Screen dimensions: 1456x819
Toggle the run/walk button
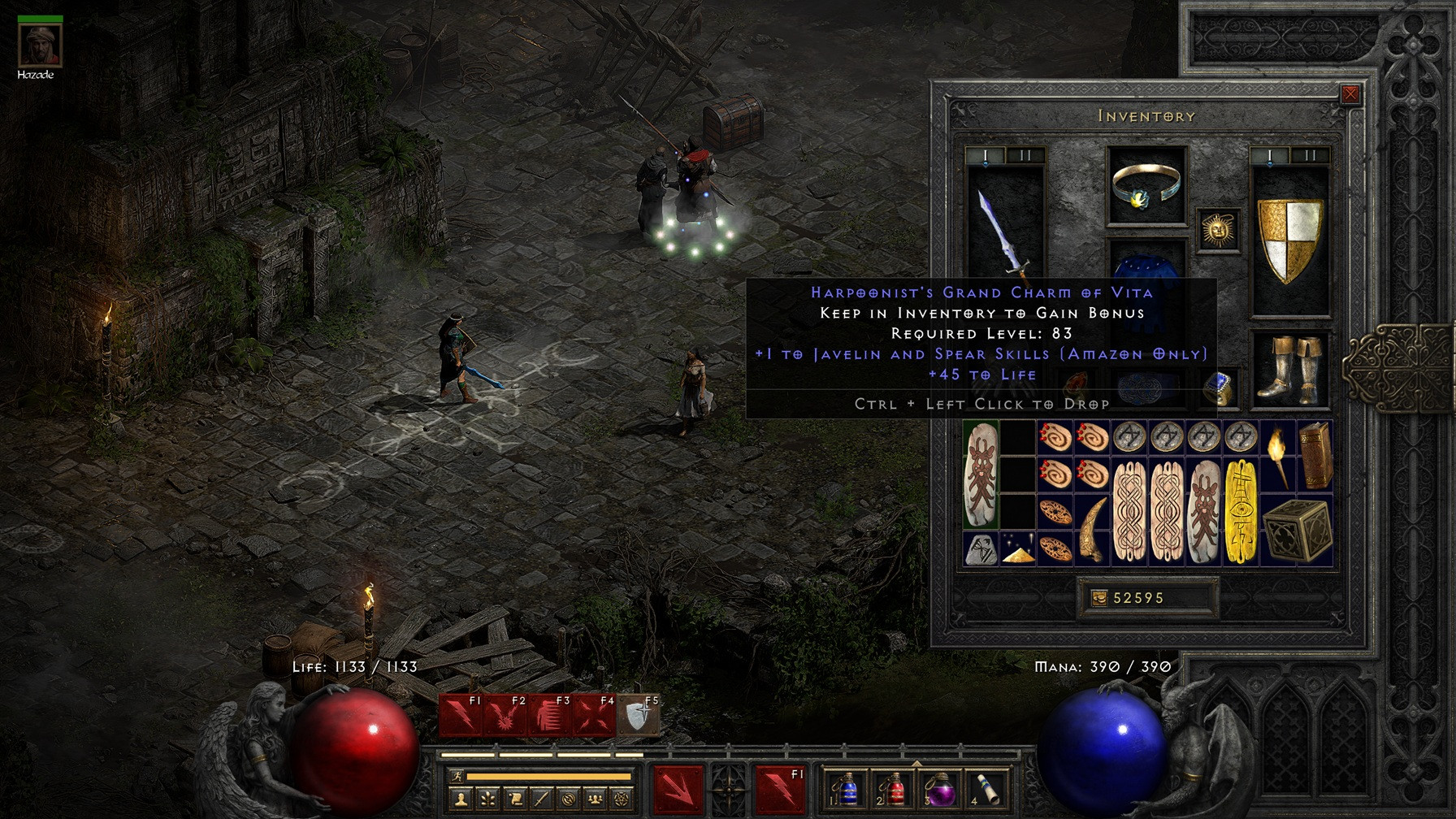tap(457, 777)
